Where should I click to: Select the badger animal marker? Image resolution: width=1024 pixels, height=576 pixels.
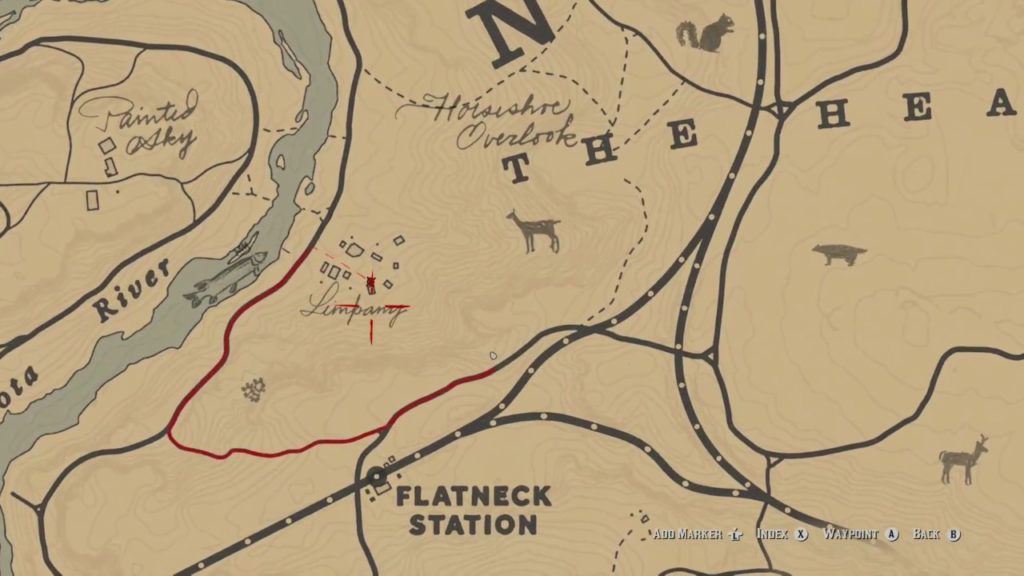(x=838, y=254)
